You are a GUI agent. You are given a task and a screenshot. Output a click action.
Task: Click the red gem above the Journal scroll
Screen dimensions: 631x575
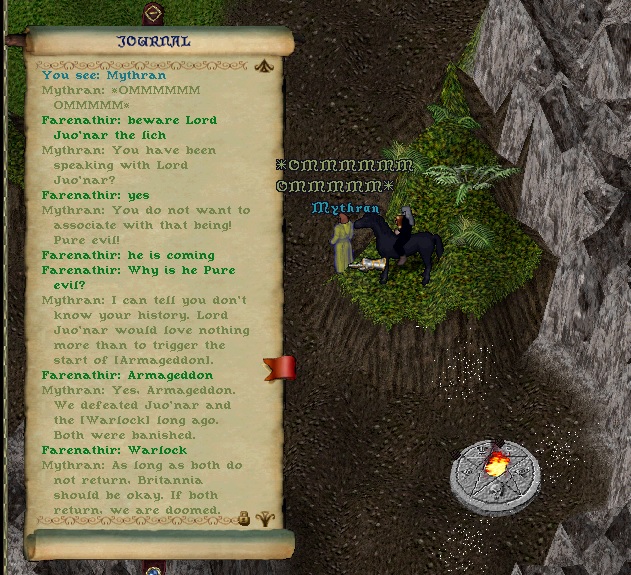(153, 14)
